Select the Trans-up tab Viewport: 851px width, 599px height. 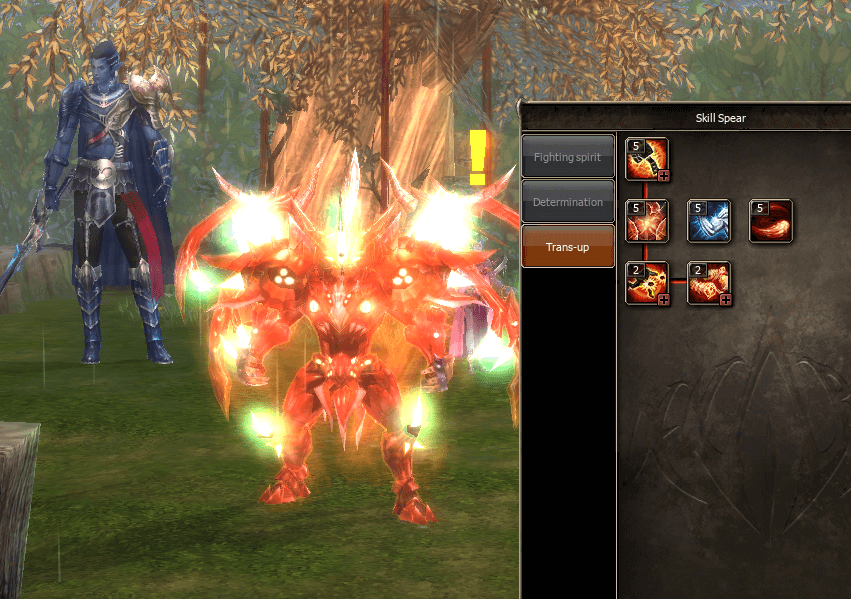click(x=567, y=246)
